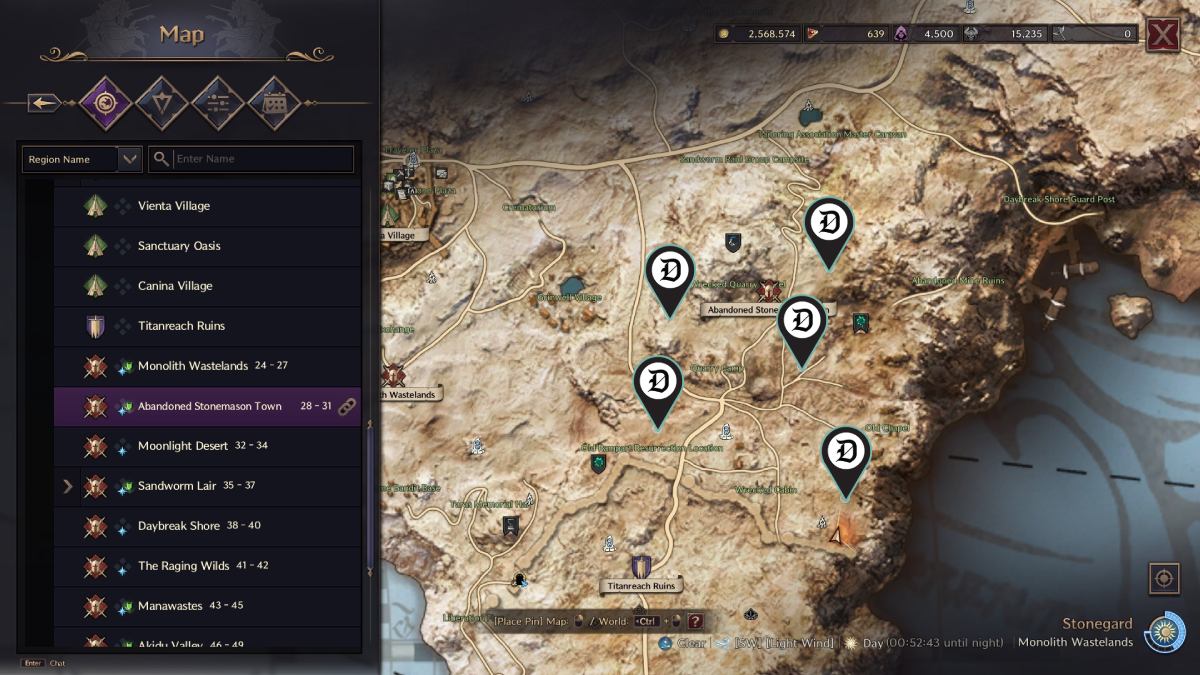The width and height of the screenshot is (1200, 675).
Task: Choose The Raging Wilds 41 - 42
Action: click(x=195, y=566)
